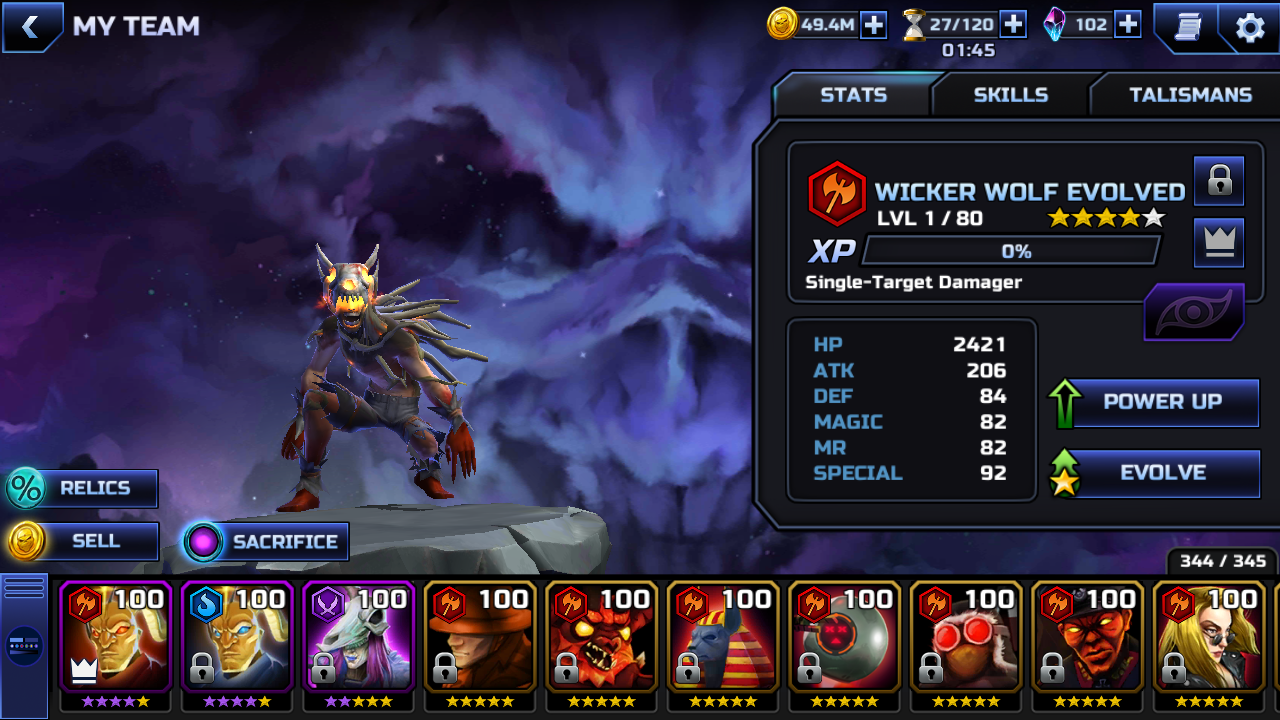The image size is (1280, 720).
Task: Add more gold with the plus button
Action: click(x=874, y=25)
